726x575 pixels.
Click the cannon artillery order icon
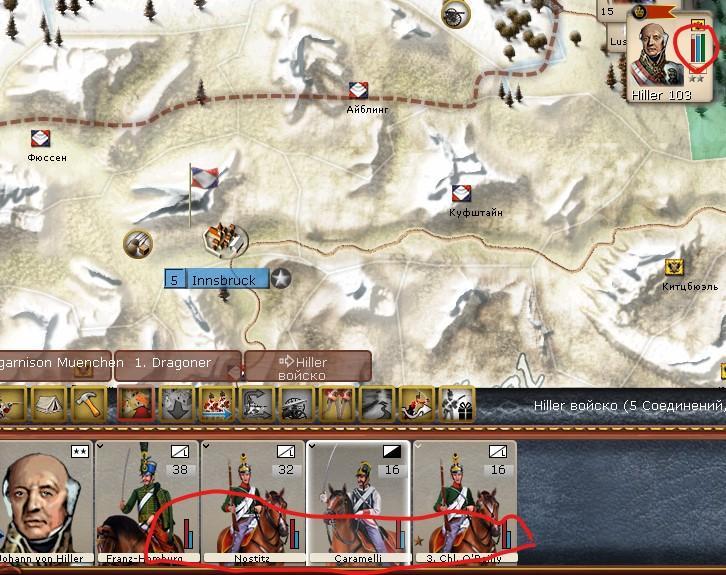(x=296, y=405)
